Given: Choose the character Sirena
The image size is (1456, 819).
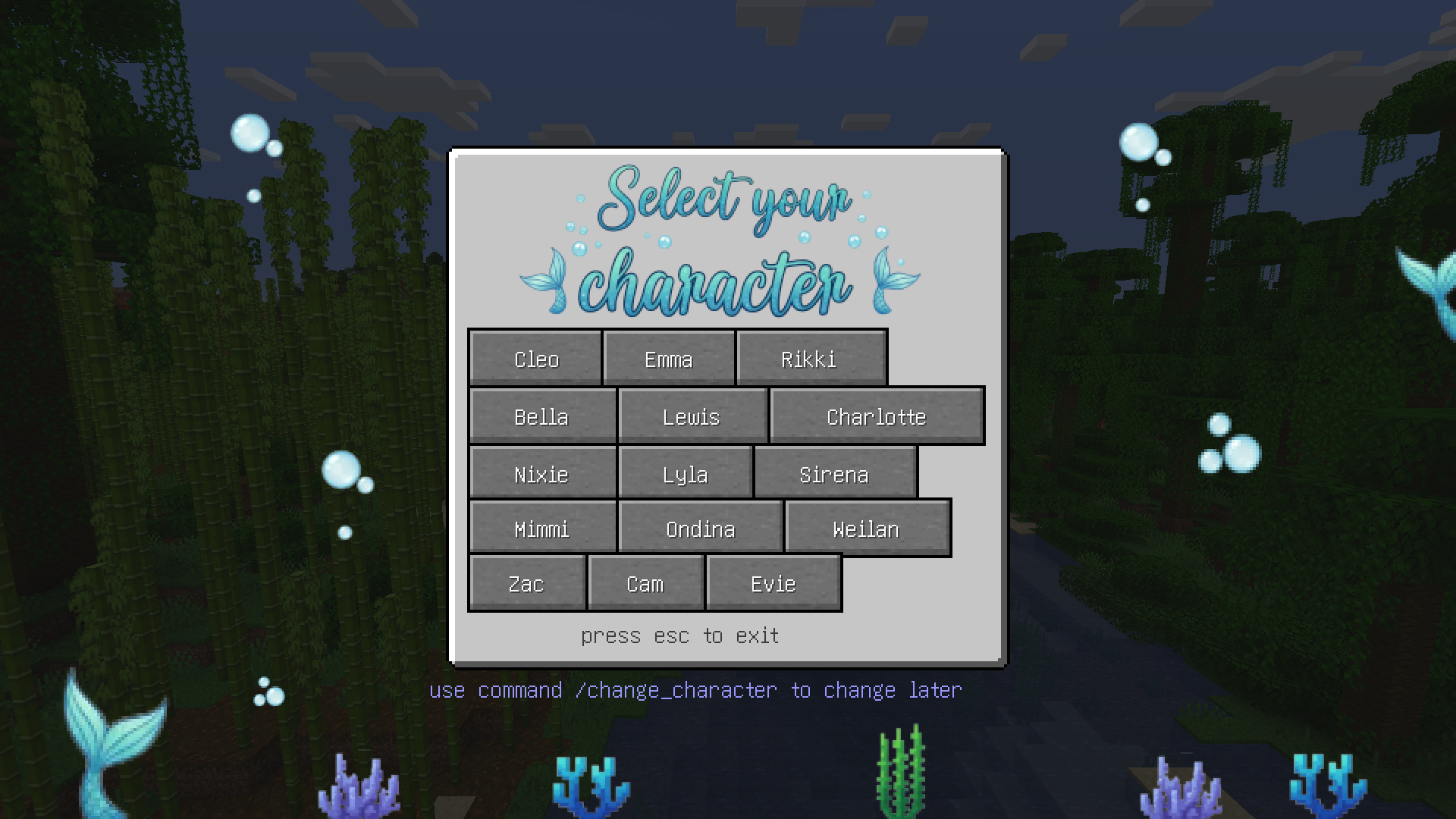Looking at the screenshot, I should point(834,475).
